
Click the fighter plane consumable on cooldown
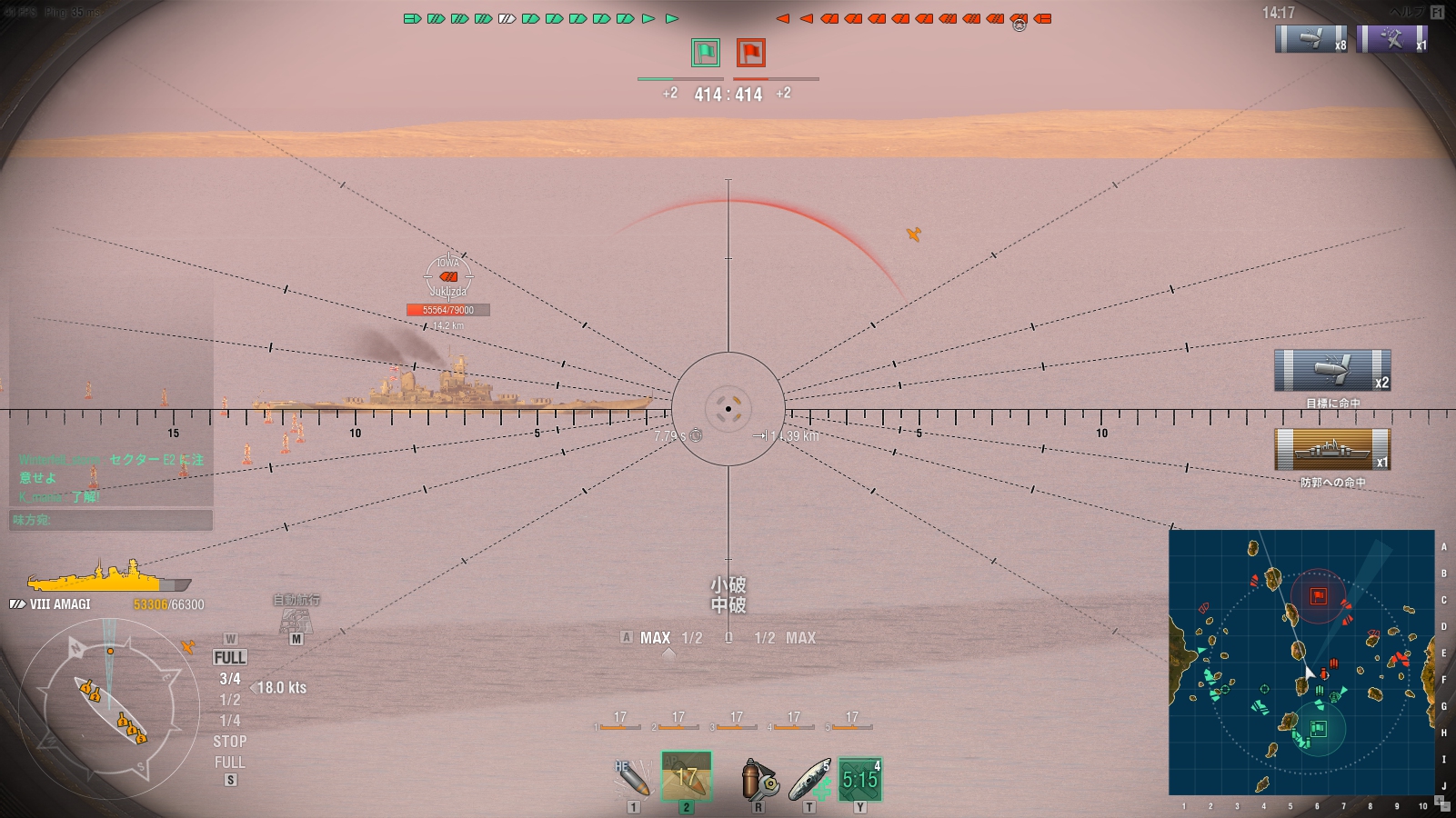[x=859, y=779]
